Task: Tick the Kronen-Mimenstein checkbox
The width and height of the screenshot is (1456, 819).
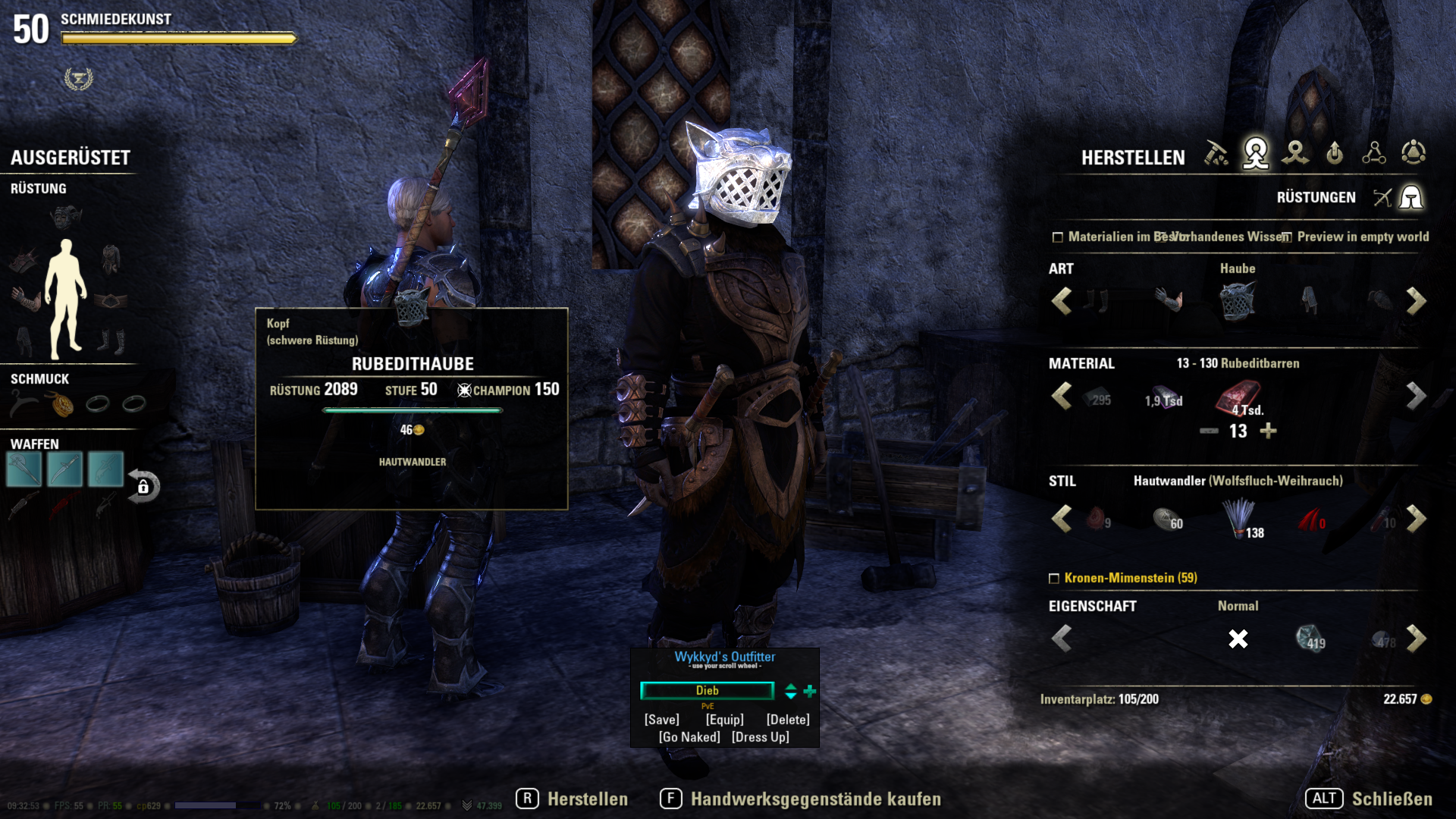Action: [1054, 579]
